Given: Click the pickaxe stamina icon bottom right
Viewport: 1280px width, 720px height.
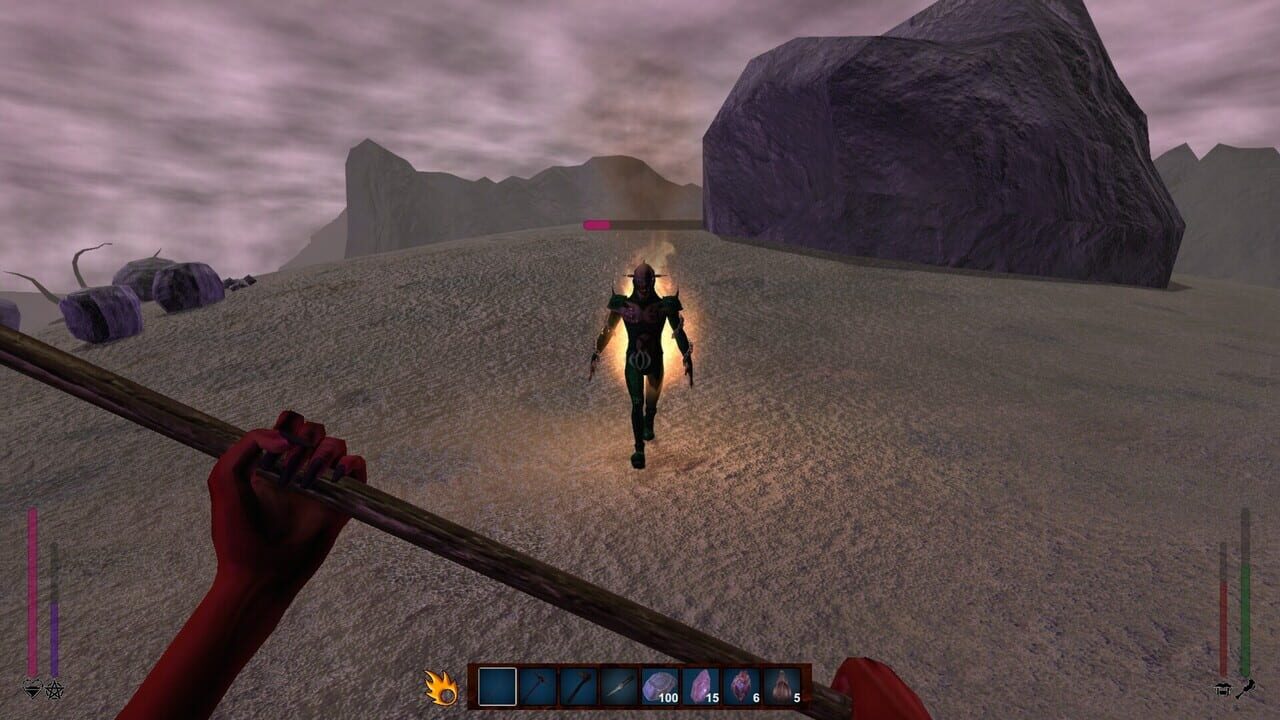Looking at the screenshot, I should 1247,689.
